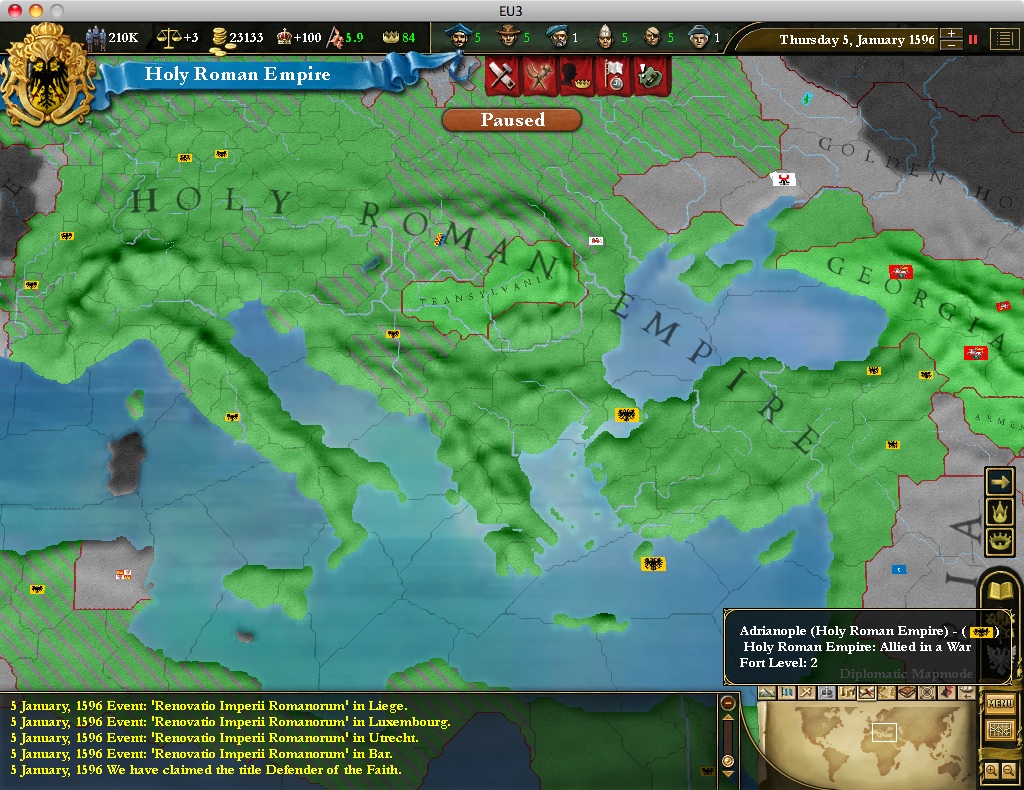This screenshot has width=1024, height=790.
Task: Open the silhouette with crown alert banner
Action: [x=575, y=77]
